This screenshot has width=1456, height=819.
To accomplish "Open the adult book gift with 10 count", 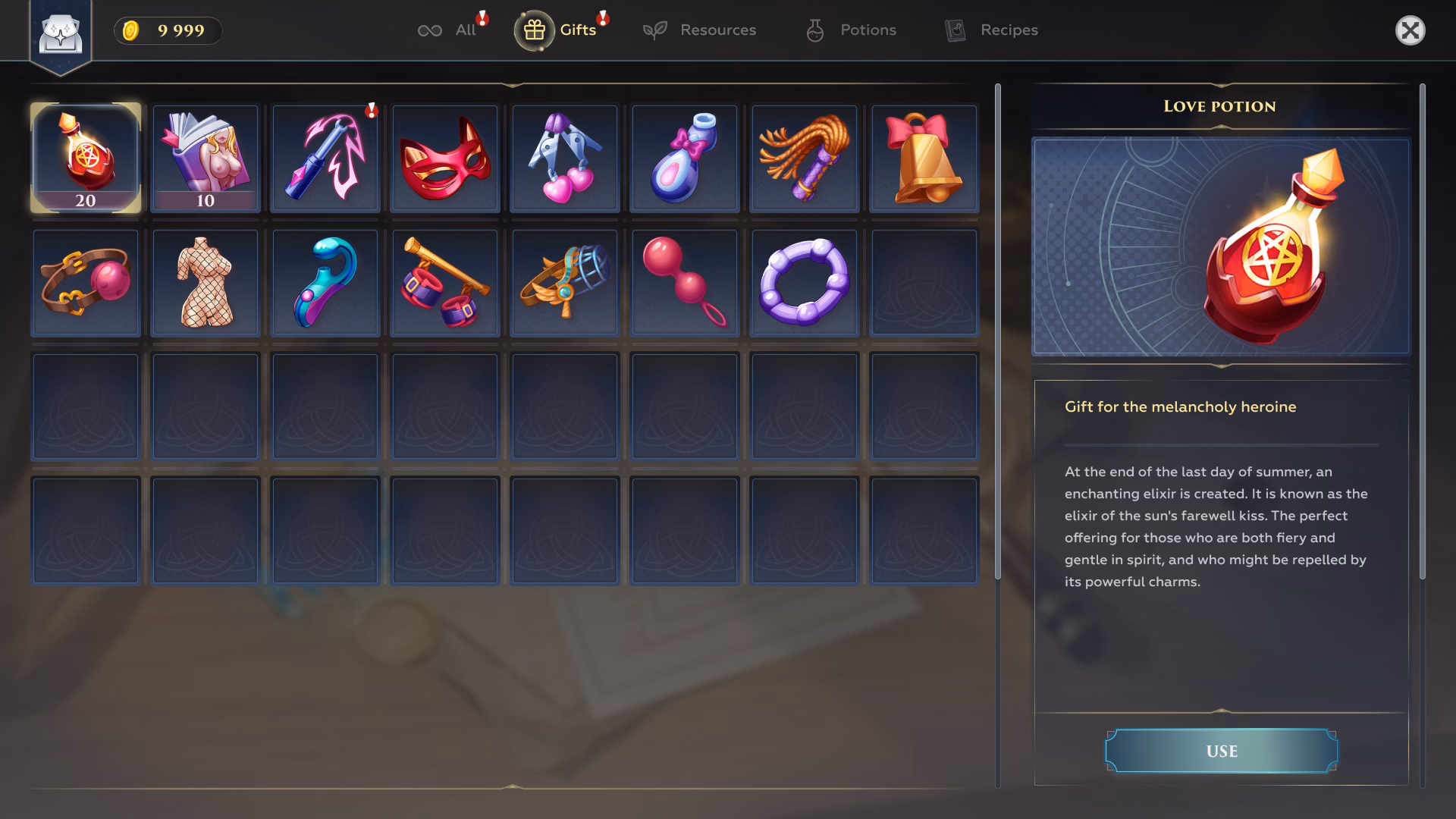I will [205, 157].
